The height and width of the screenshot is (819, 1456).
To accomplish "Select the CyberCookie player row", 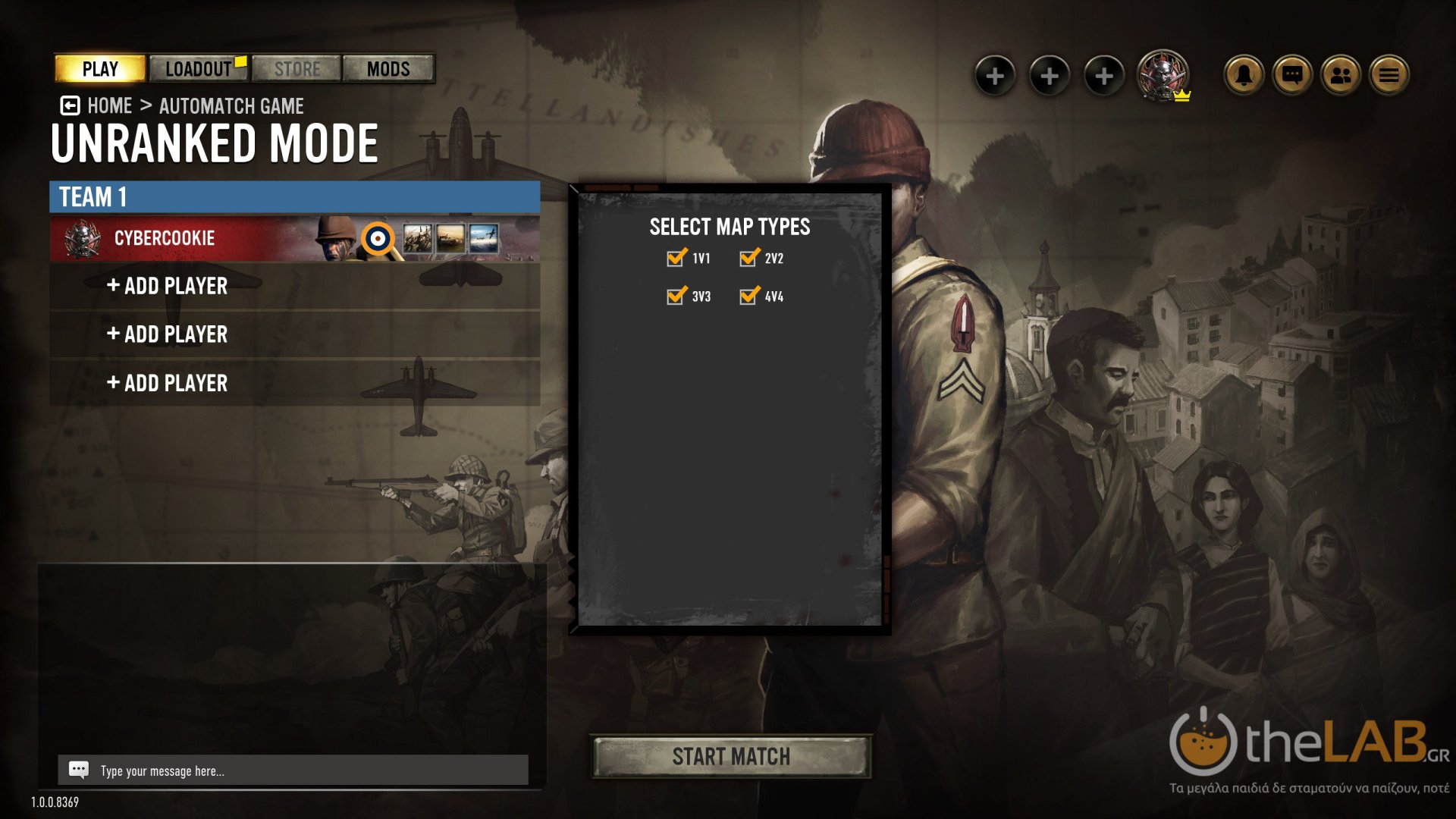I will click(190, 238).
